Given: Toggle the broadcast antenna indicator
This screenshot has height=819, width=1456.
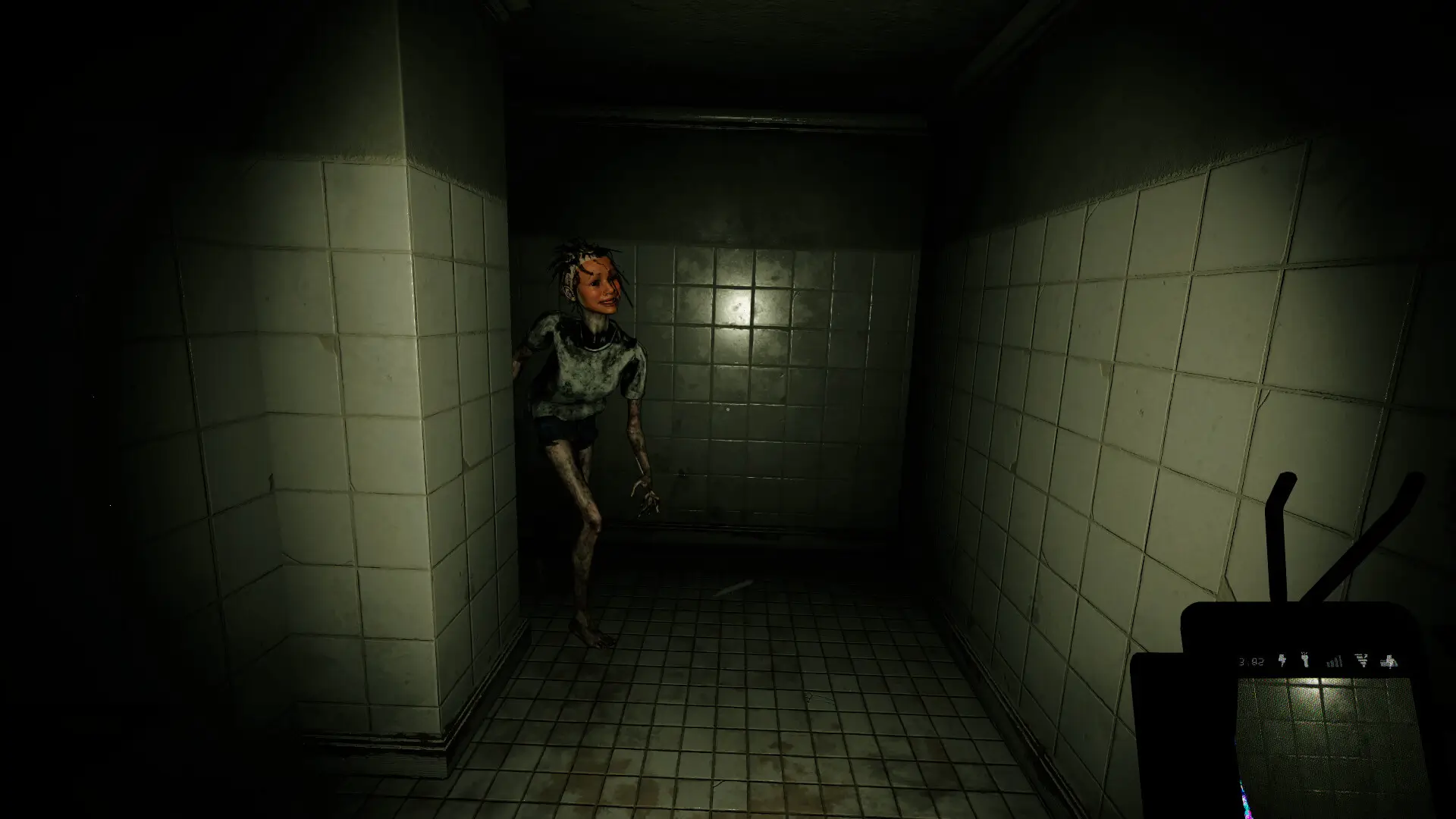Looking at the screenshot, I should point(1362,661).
